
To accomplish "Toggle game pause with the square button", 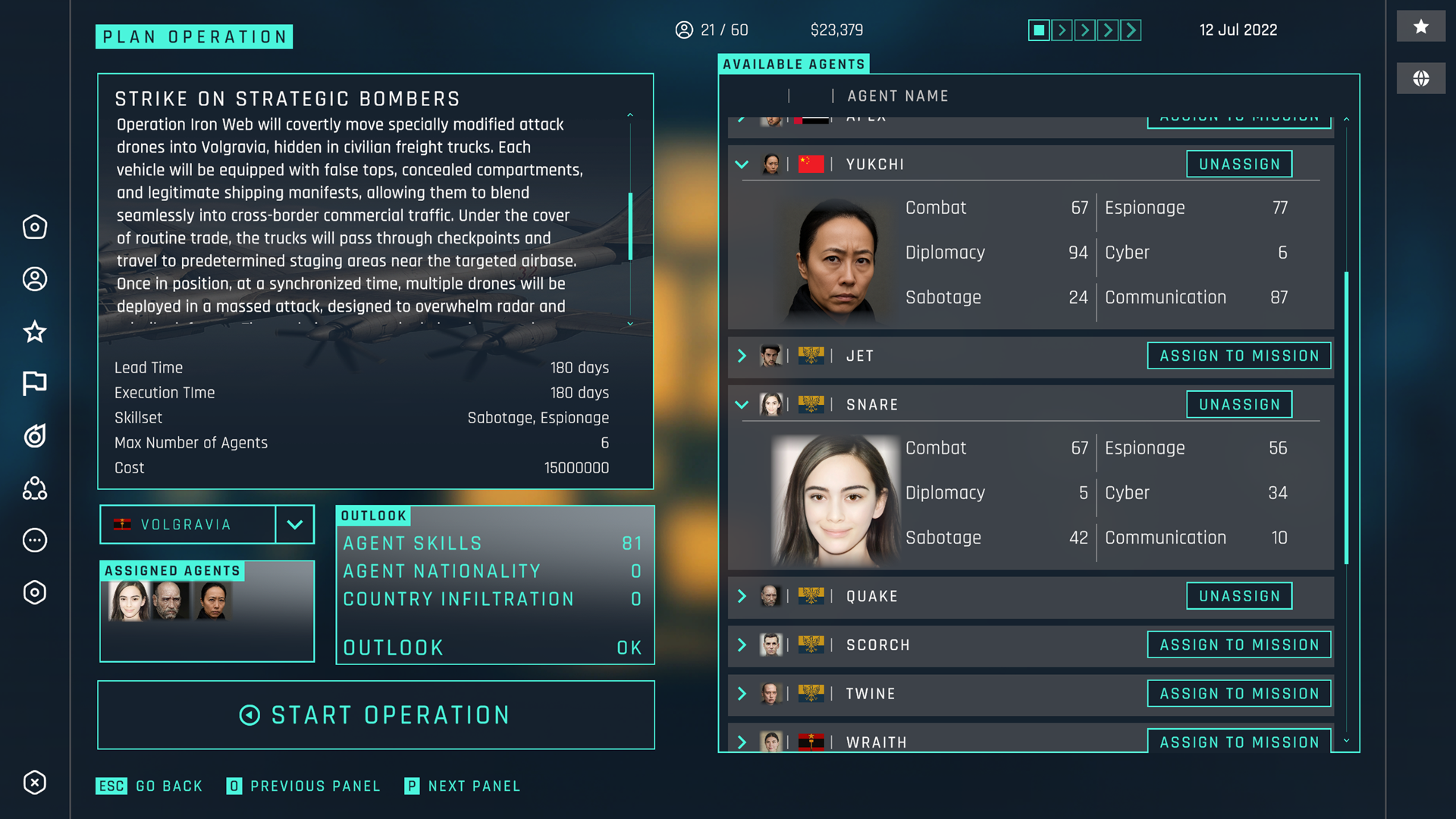I will click(x=1038, y=30).
